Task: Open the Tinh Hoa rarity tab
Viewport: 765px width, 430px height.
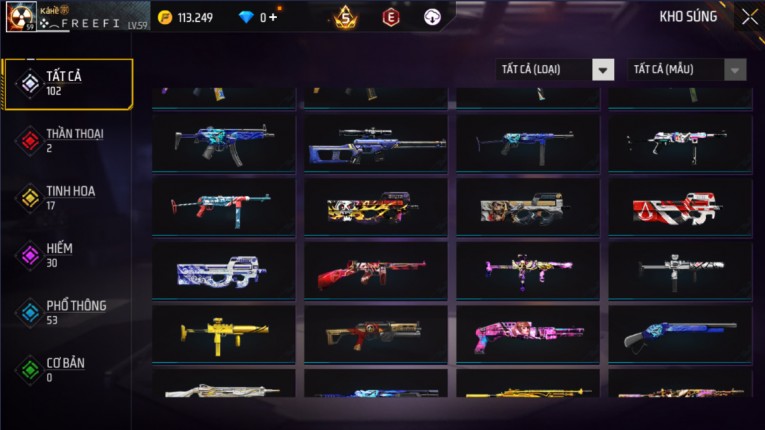Action: click(68, 197)
